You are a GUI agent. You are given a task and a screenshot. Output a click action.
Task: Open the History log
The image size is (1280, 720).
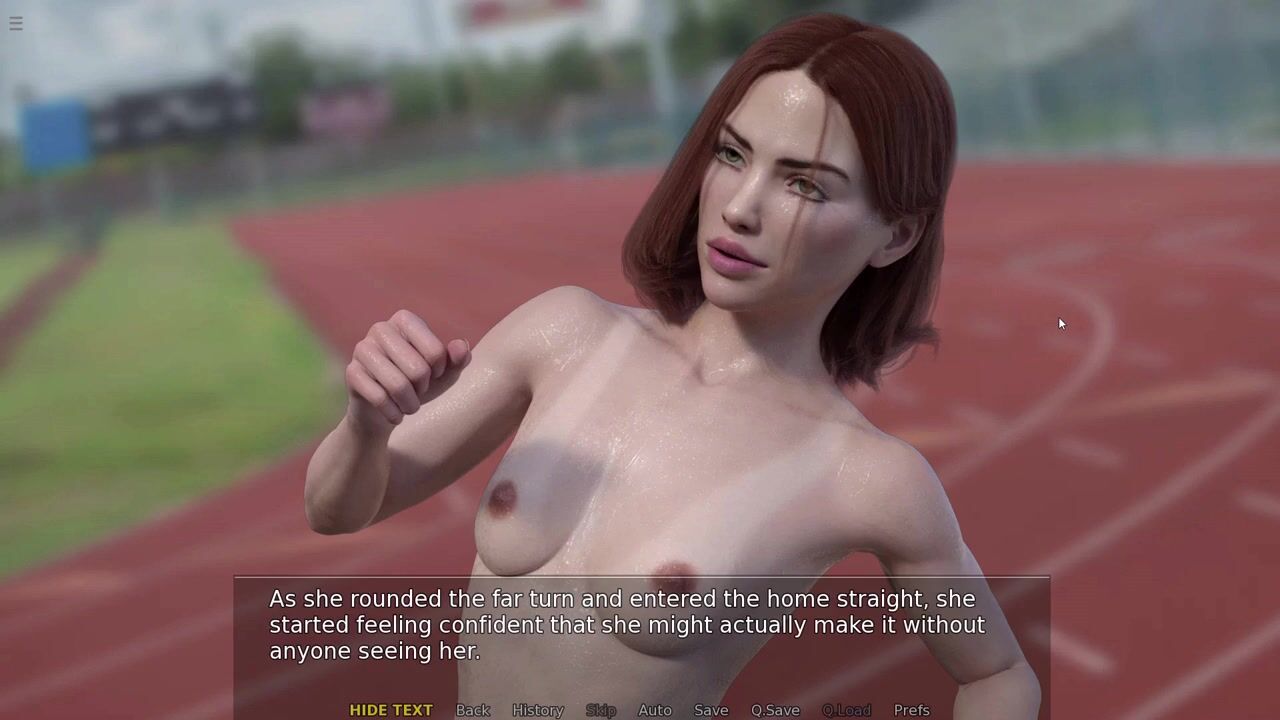[538, 710]
